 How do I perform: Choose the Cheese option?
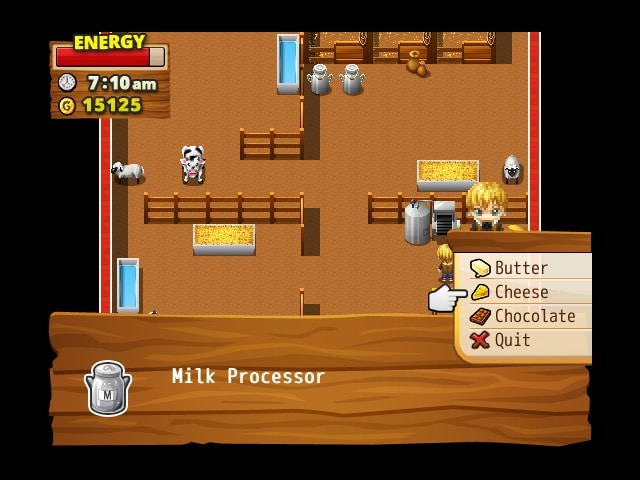(x=521, y=292)
